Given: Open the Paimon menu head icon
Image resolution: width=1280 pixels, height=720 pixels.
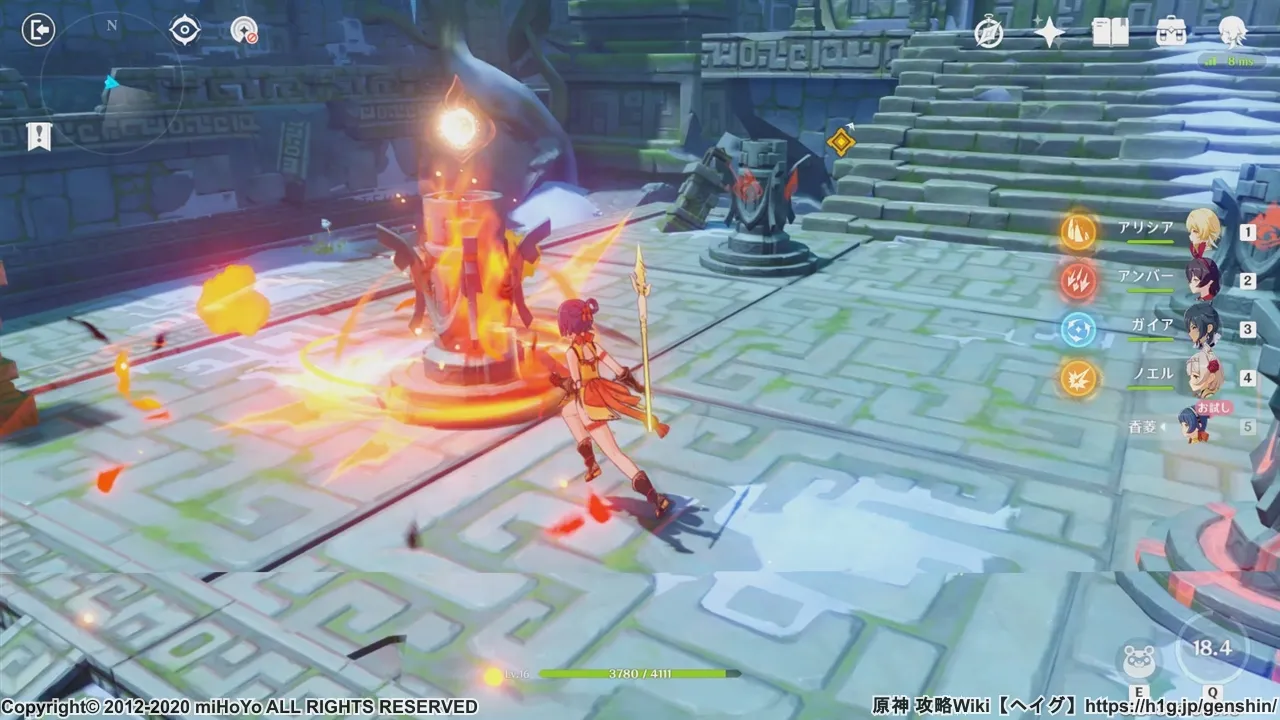Looking at the screenshot, I should point(1232,33).
